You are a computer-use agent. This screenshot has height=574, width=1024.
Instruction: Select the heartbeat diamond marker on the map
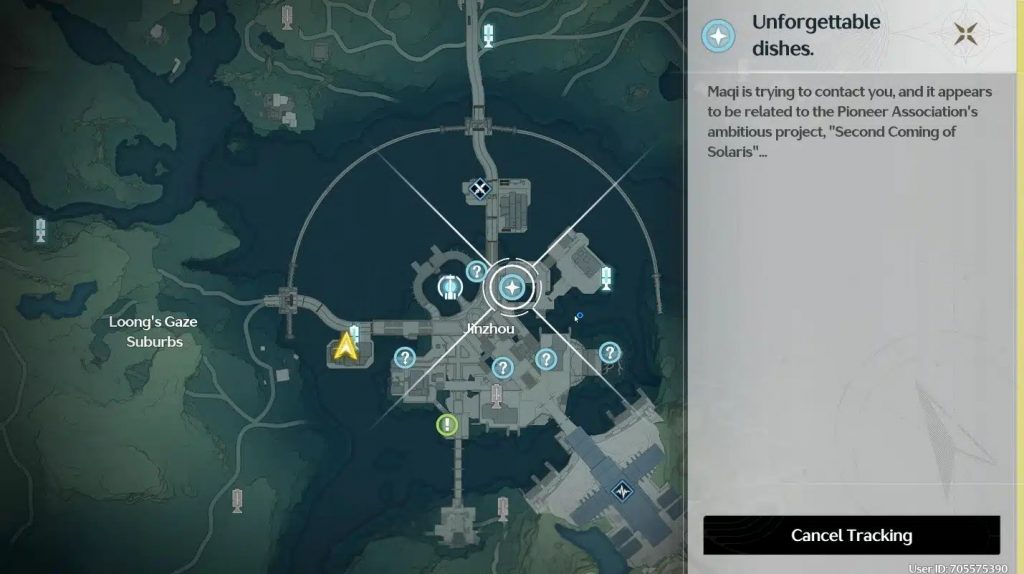click(622, 491)
